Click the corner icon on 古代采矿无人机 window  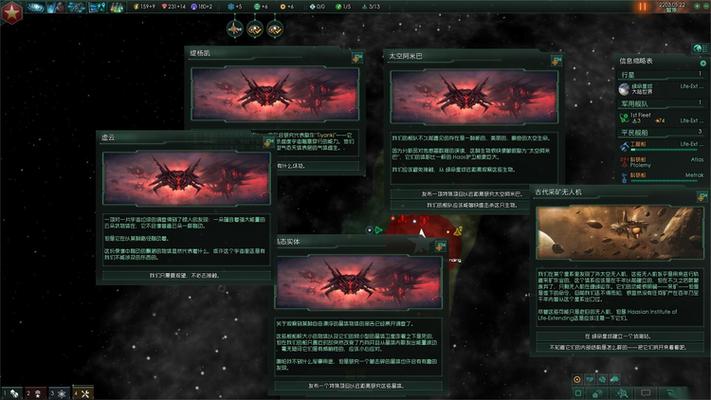click(691, 191)
